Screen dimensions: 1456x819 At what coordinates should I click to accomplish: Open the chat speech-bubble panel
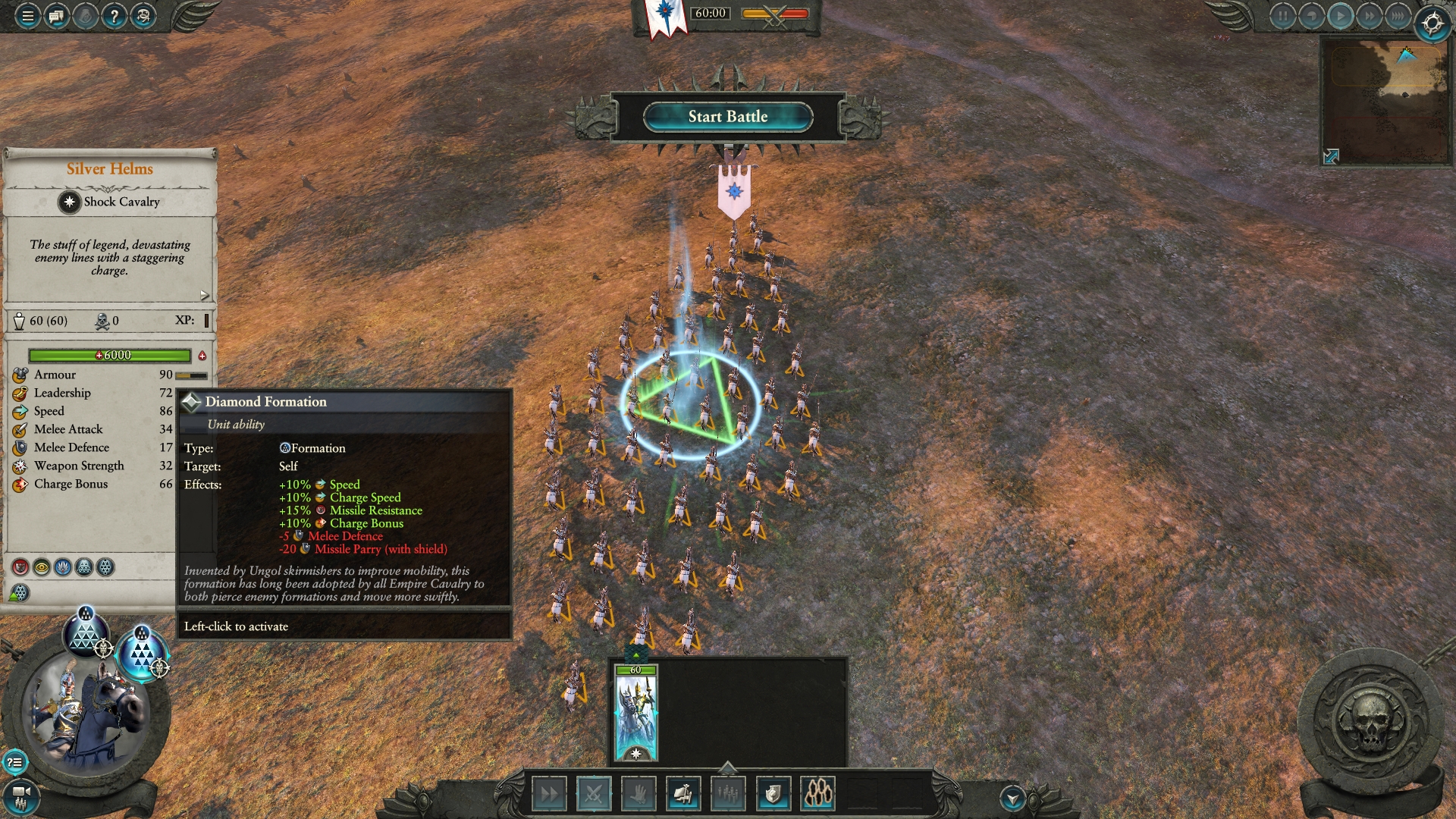click(x=56, y=16)
